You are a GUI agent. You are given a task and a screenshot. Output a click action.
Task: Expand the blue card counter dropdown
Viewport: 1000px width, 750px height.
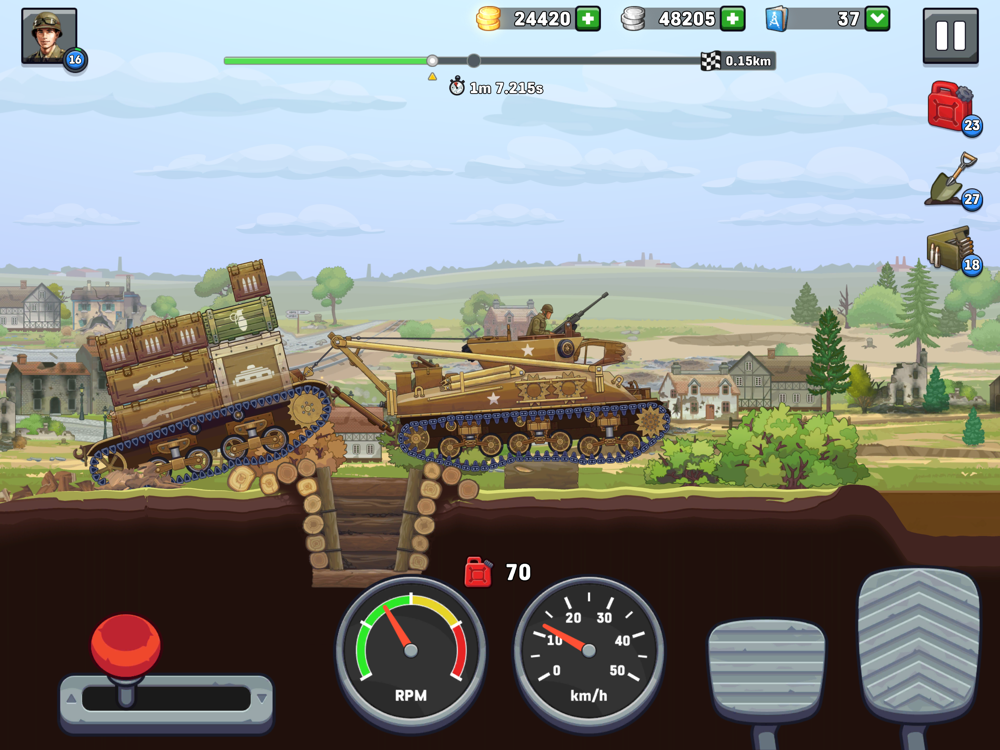(x=877, y=19)
